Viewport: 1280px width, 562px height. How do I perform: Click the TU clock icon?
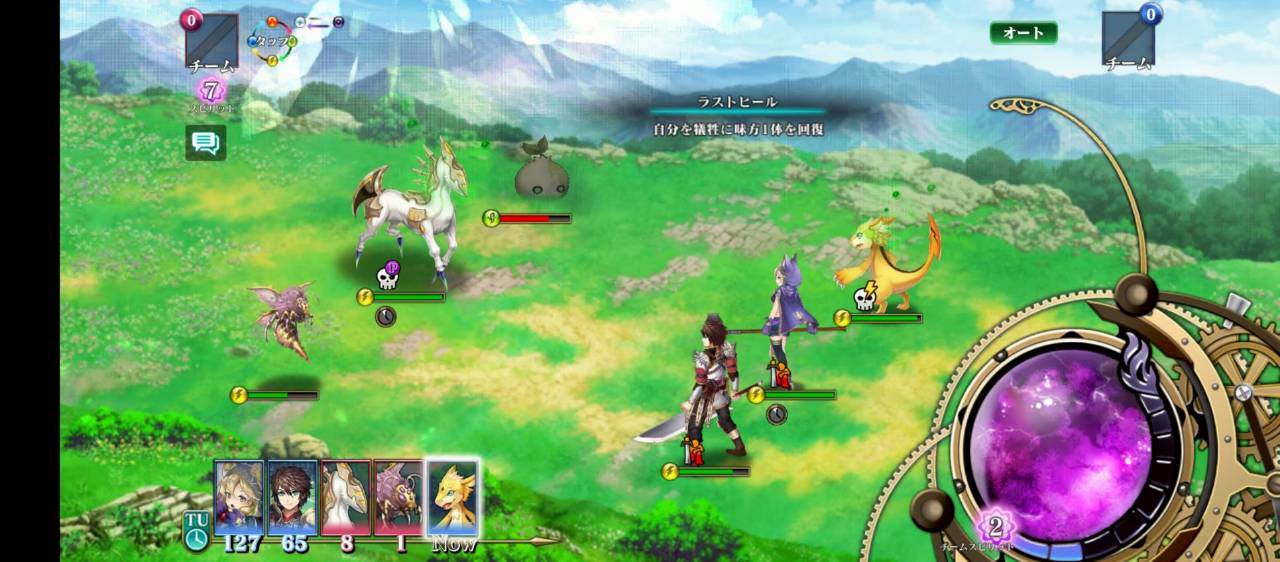coord(195,530)
